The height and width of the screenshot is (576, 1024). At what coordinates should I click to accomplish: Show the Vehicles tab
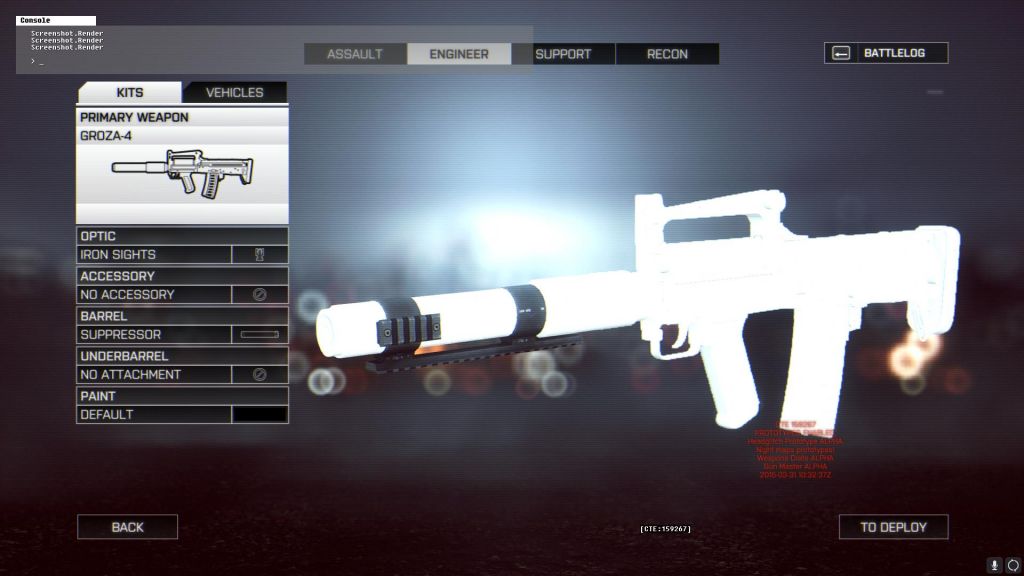[x=235, y=92]
